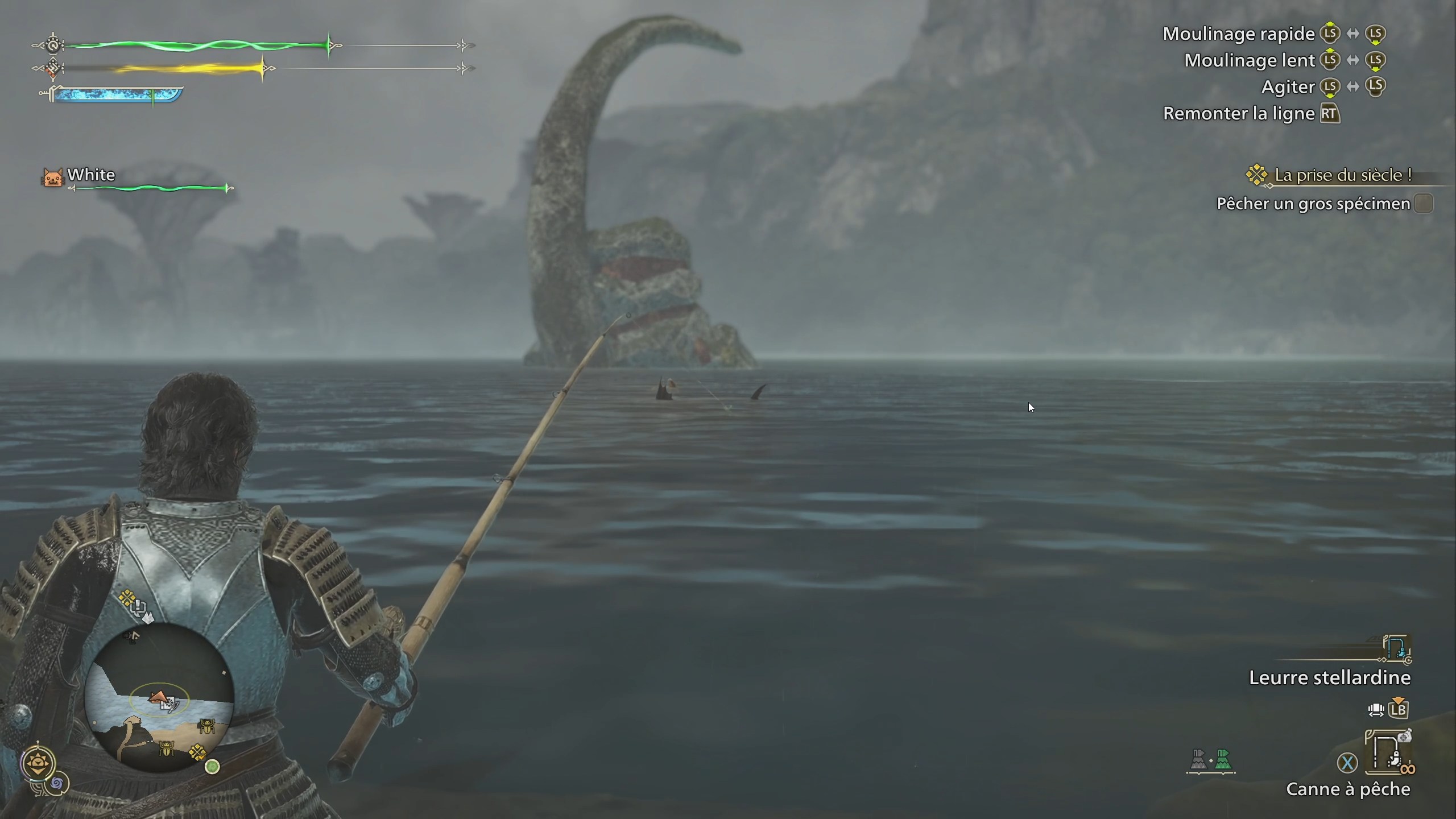Toggle the X prompt for Canne à pêche
The image size is (1456, 819).
[x=1349, y=762]
